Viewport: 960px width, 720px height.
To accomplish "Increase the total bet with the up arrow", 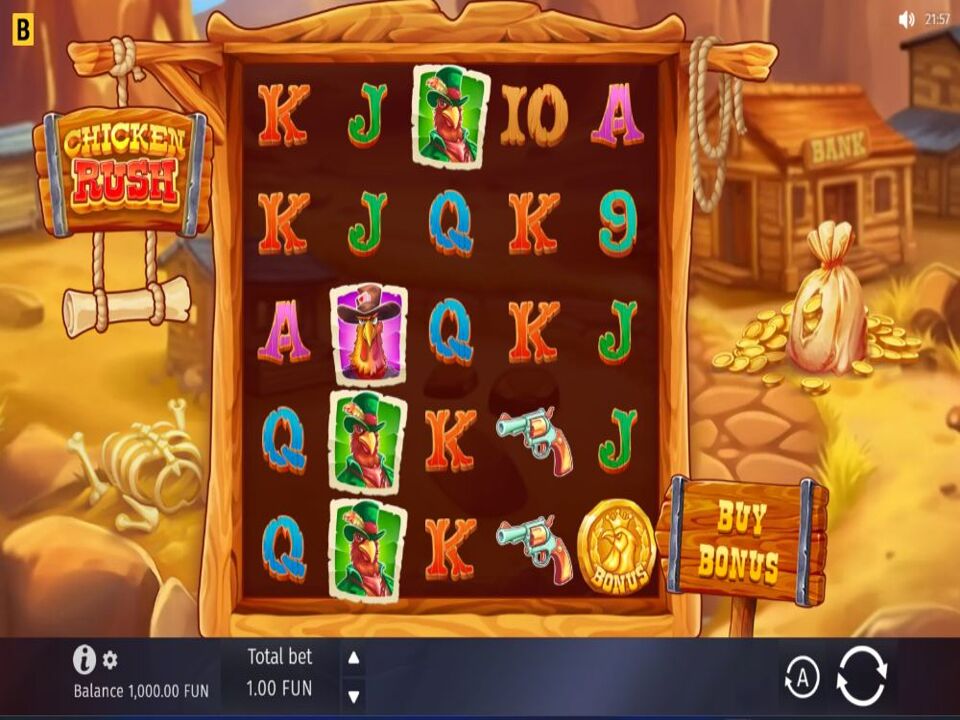I will [353, 658].
